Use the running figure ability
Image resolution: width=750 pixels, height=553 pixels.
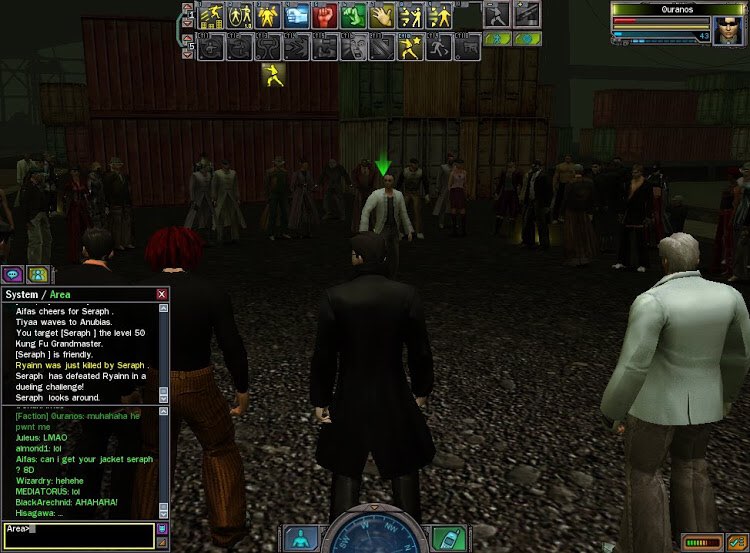[x=439, y=46]
